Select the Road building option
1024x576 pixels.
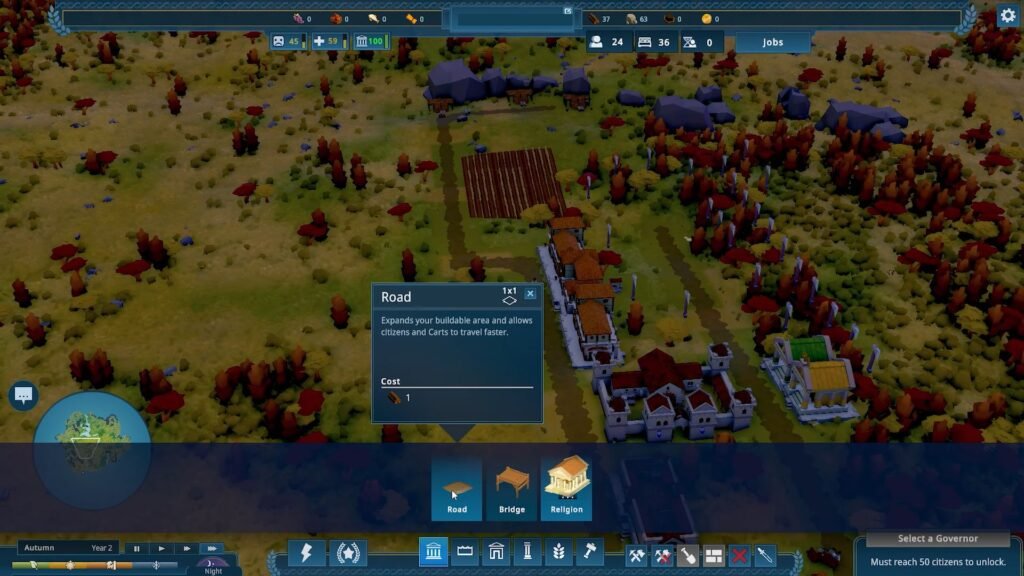pyautogui.click(x=457, y=490)
